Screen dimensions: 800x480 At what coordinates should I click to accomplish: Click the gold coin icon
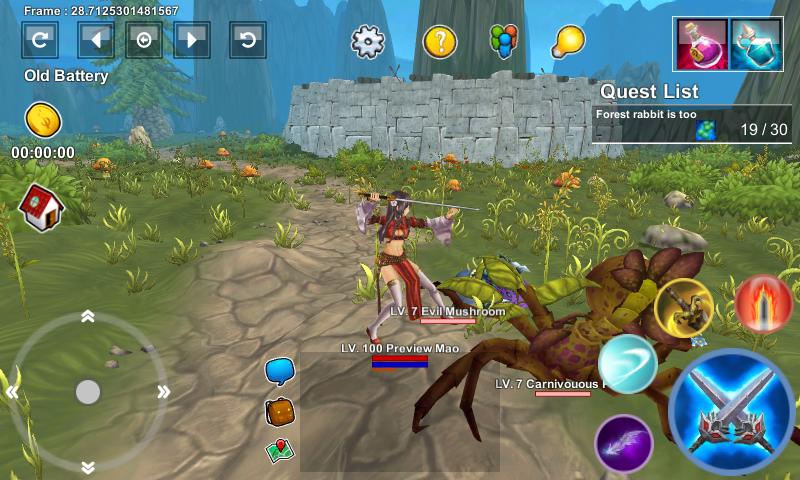pos(43,120)
